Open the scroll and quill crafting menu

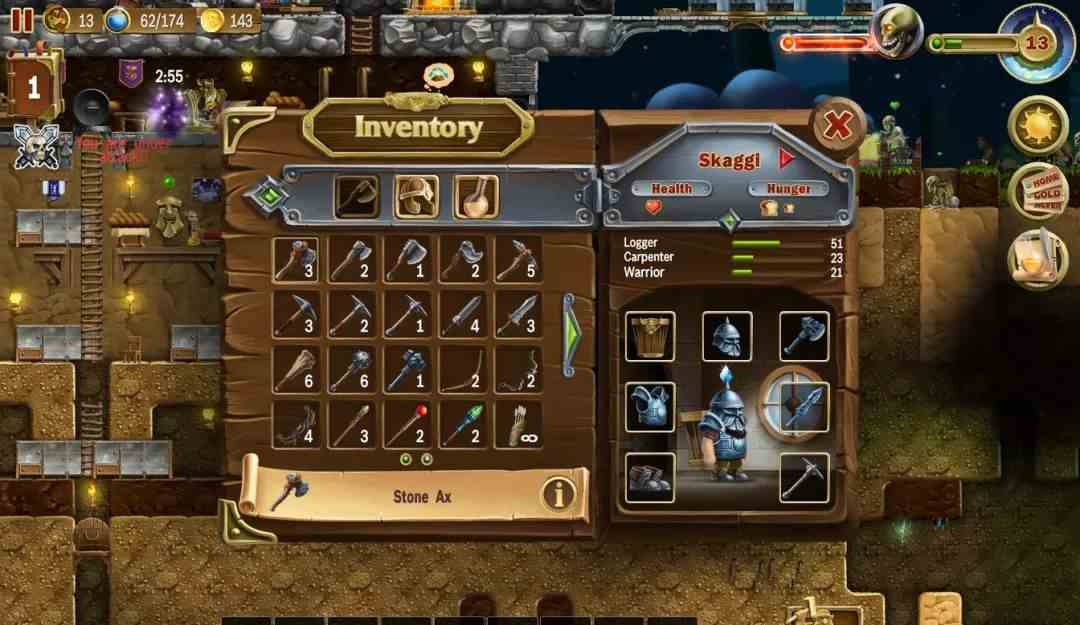[1038, 258]
